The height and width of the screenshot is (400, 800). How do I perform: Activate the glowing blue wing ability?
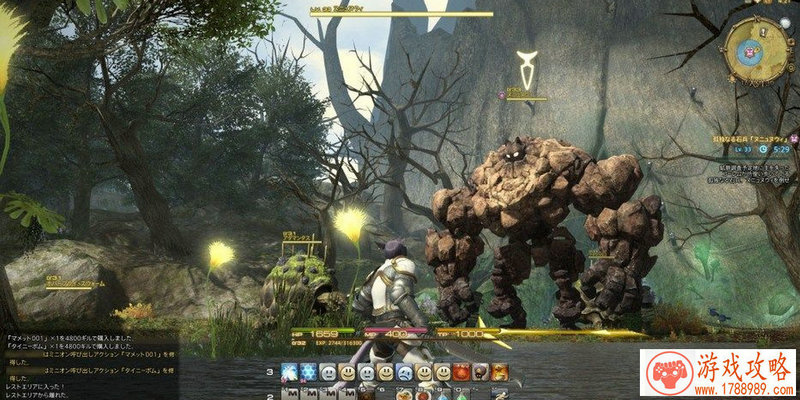pyautogui.click(x=289, y=373)
